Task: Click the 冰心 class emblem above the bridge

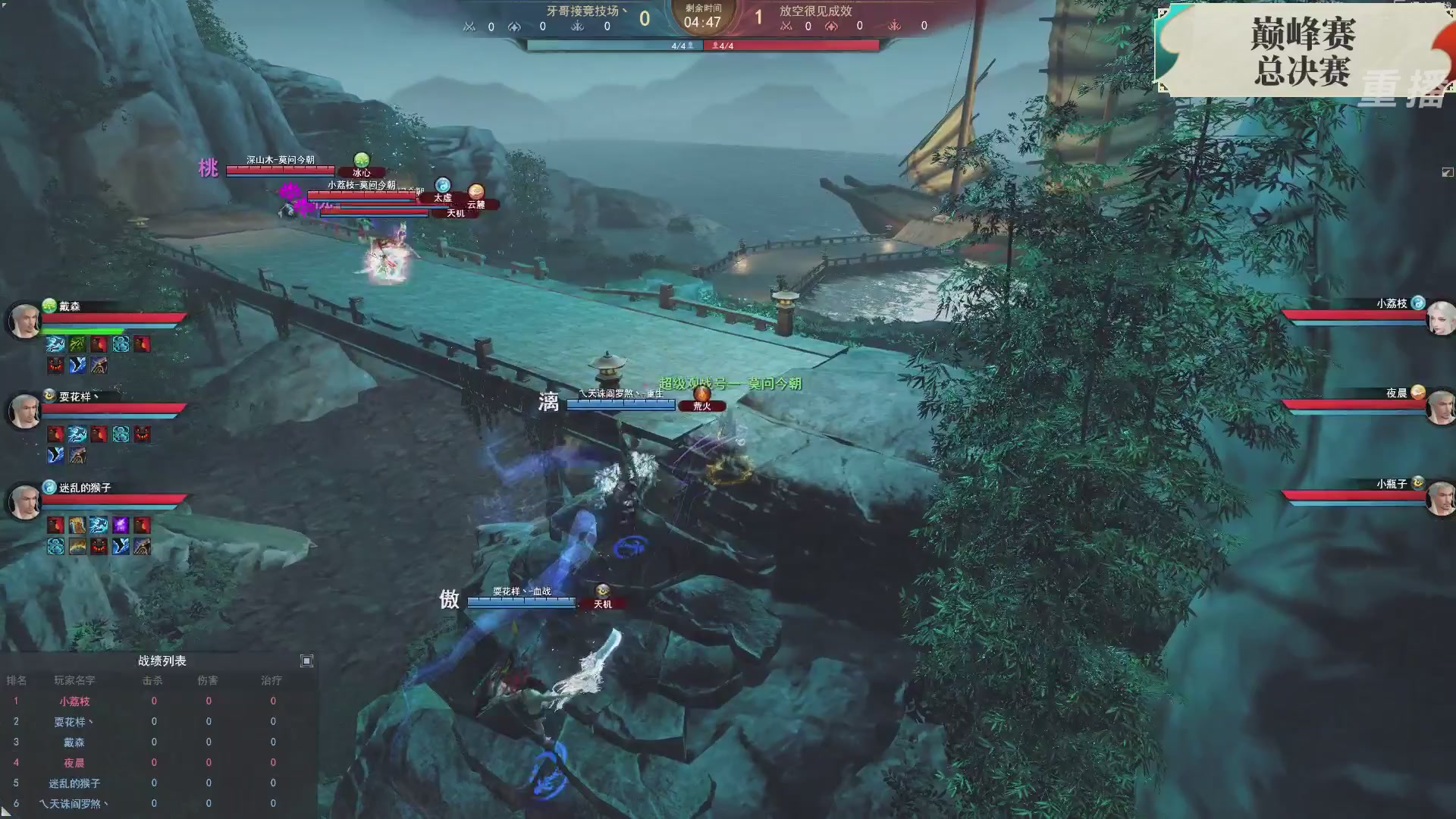Action: point(362,162)
